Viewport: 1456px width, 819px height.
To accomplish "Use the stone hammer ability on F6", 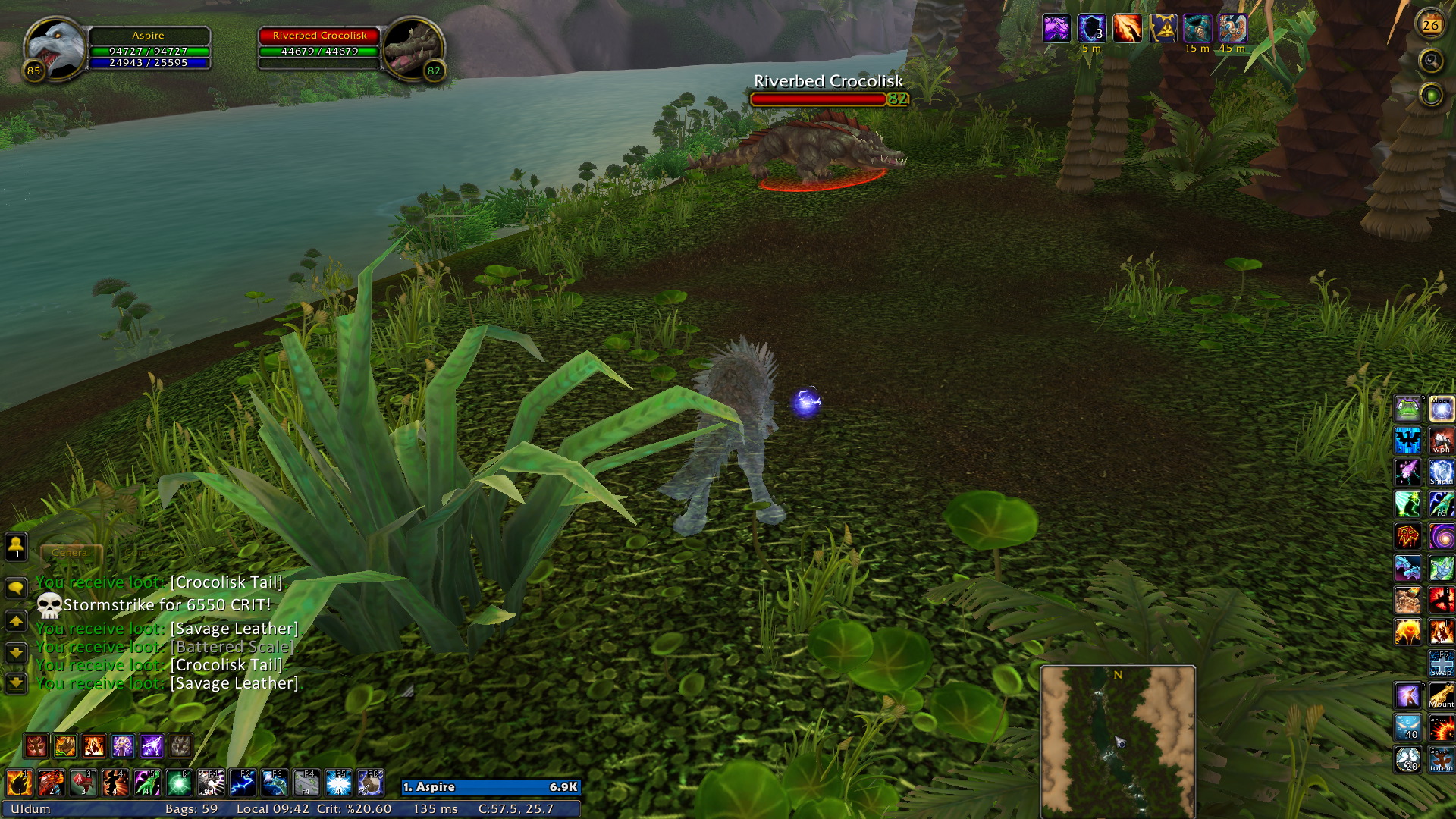I will (x=370, y=783).
